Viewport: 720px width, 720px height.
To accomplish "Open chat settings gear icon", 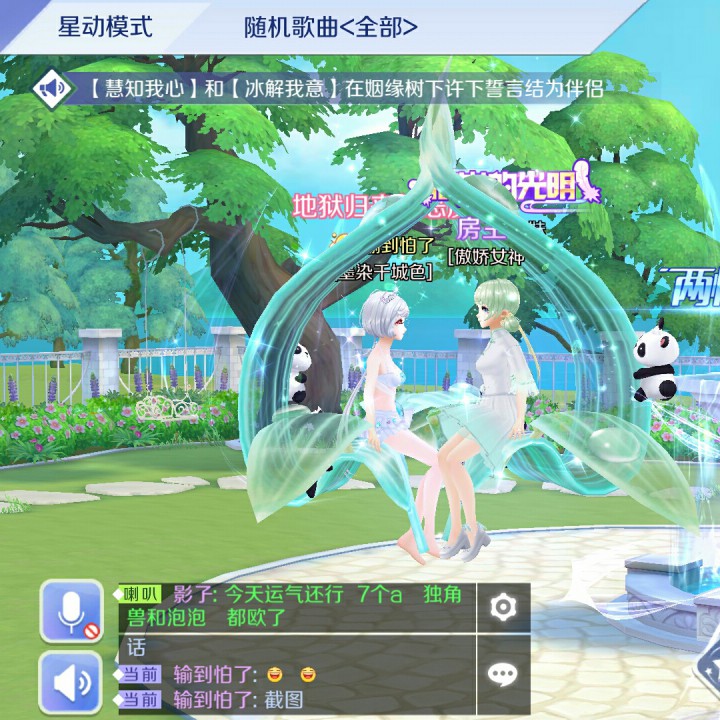I will (502, 607).
